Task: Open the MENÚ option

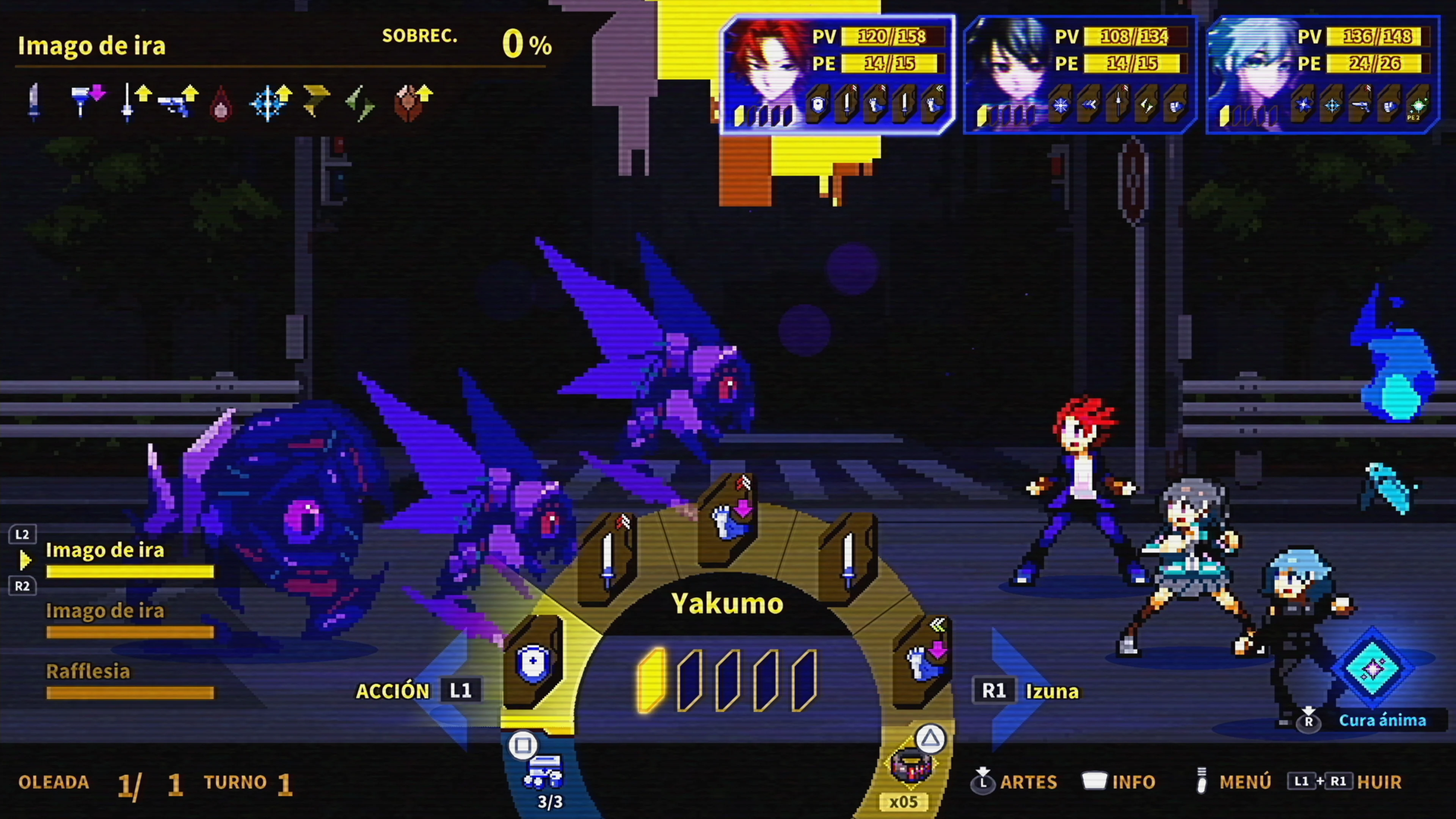Action: pyautogui.click(x=1244, y=782)
